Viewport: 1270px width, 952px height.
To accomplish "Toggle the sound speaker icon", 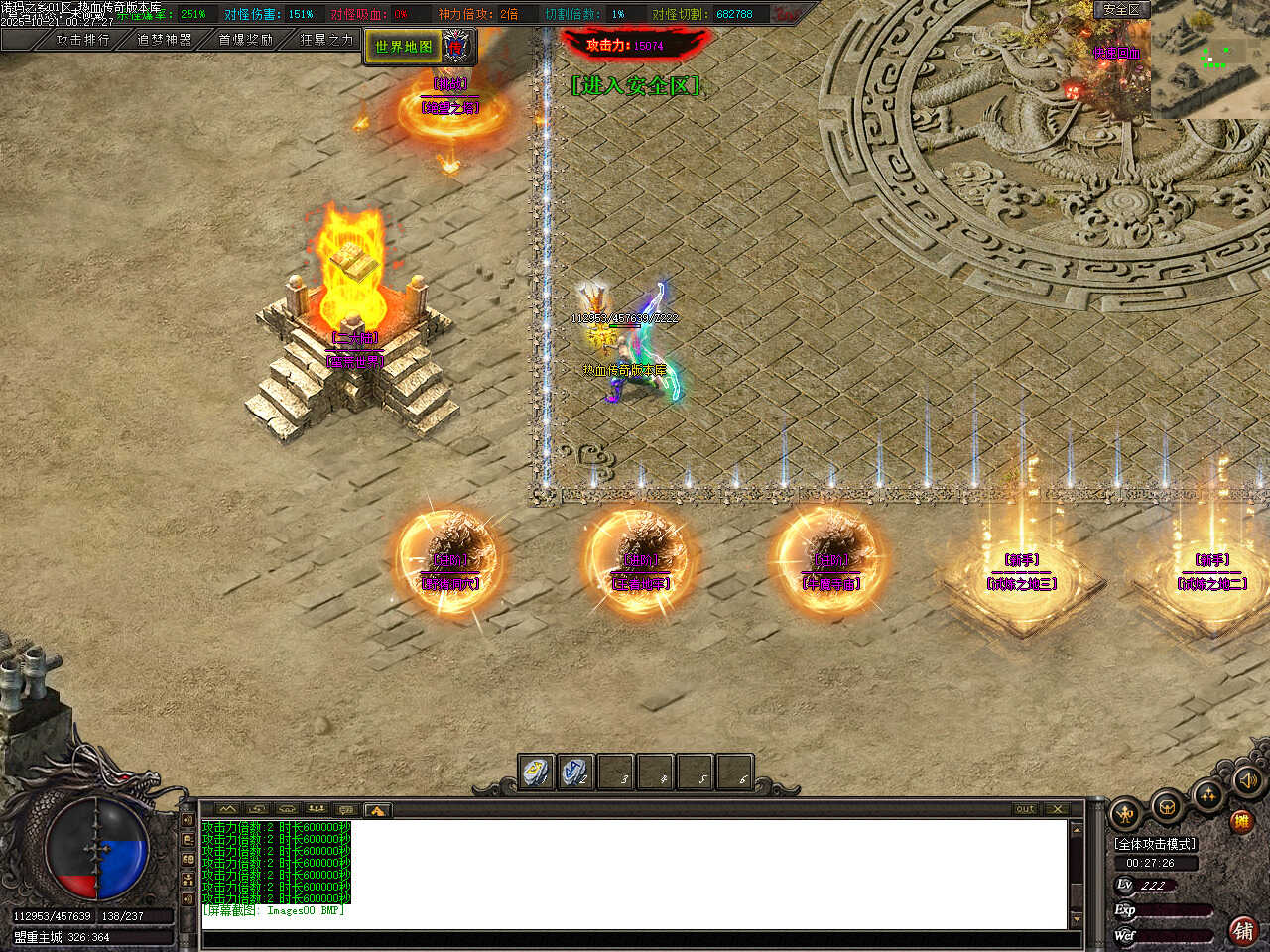I will [1247, 780].
